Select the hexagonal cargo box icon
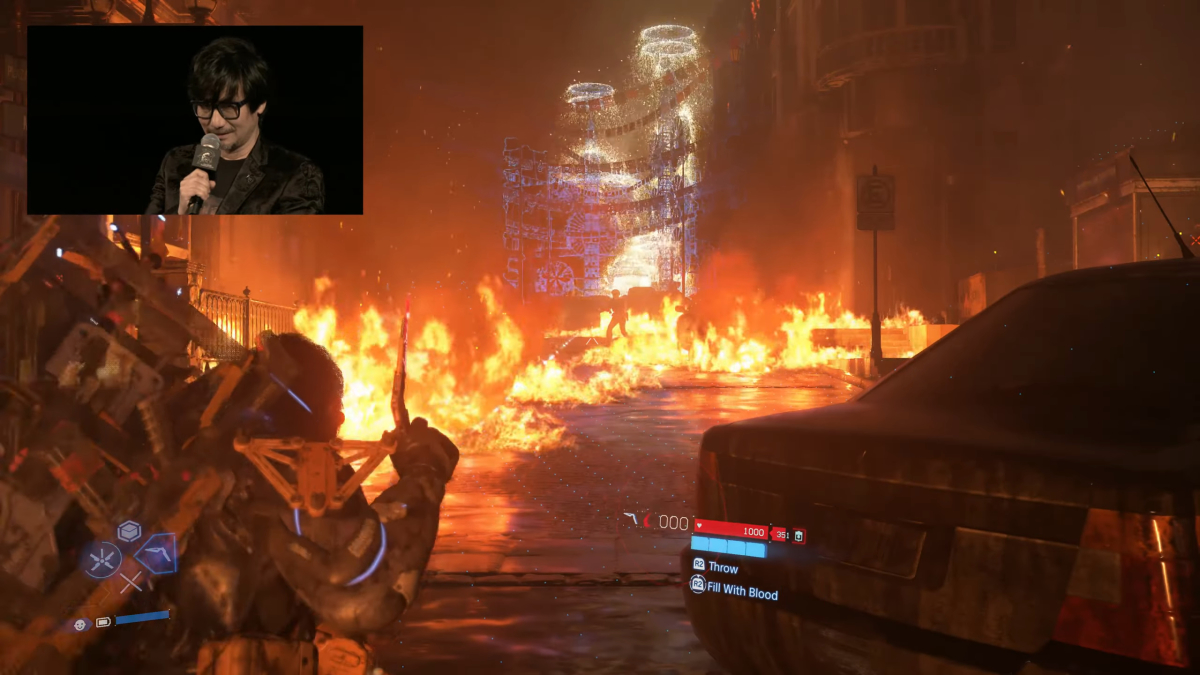 coord(129,531)
